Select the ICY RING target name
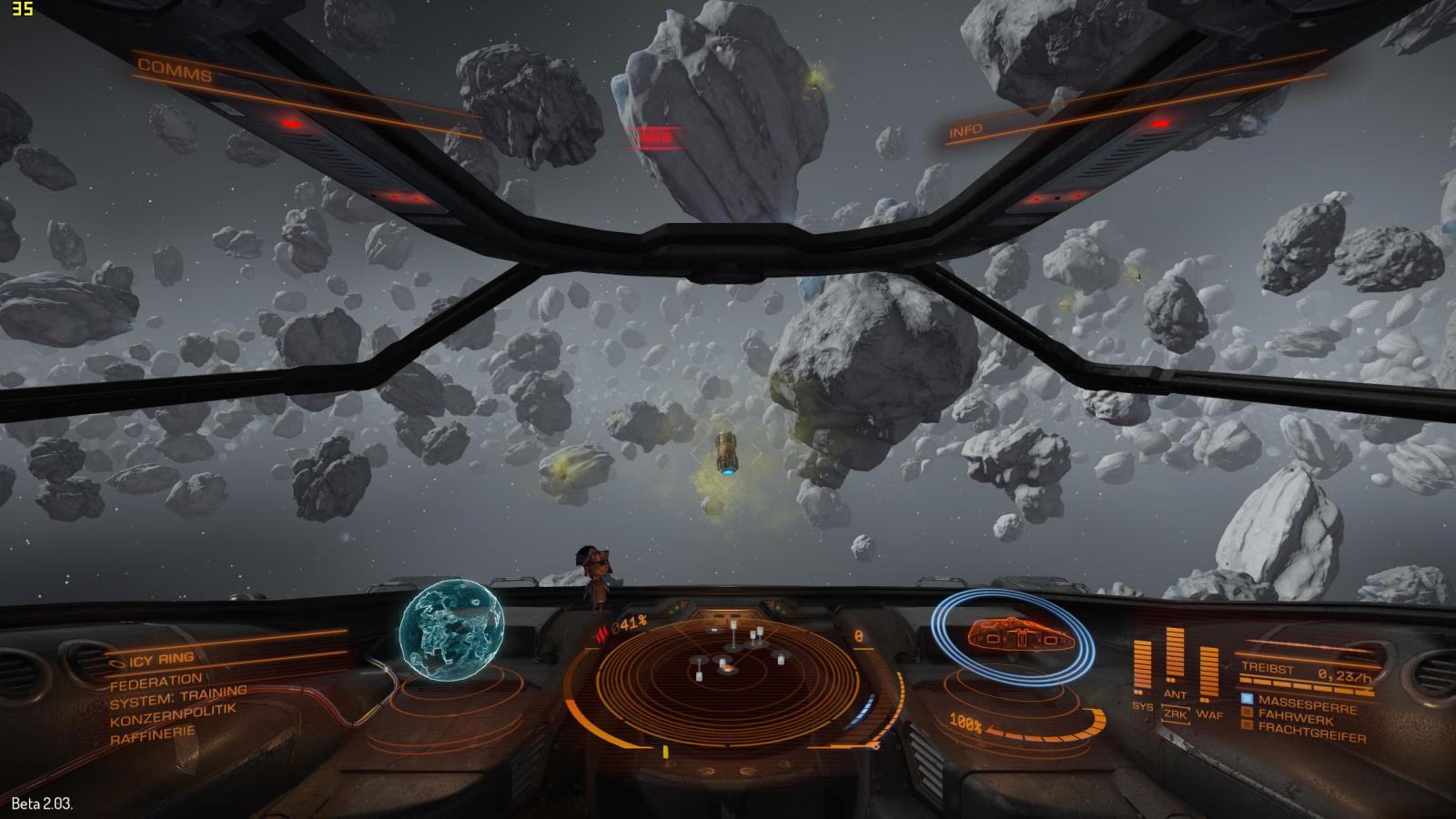The width and height of the screenshot is (1456, 819). (x=162, y=658)
